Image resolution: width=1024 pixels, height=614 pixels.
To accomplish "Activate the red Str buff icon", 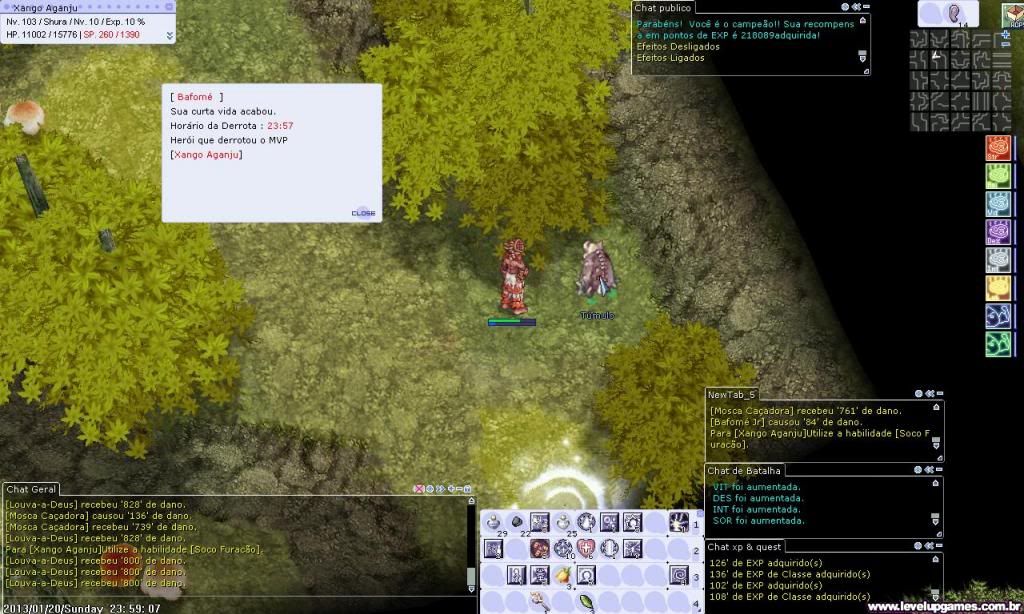I will coord(998,149).
